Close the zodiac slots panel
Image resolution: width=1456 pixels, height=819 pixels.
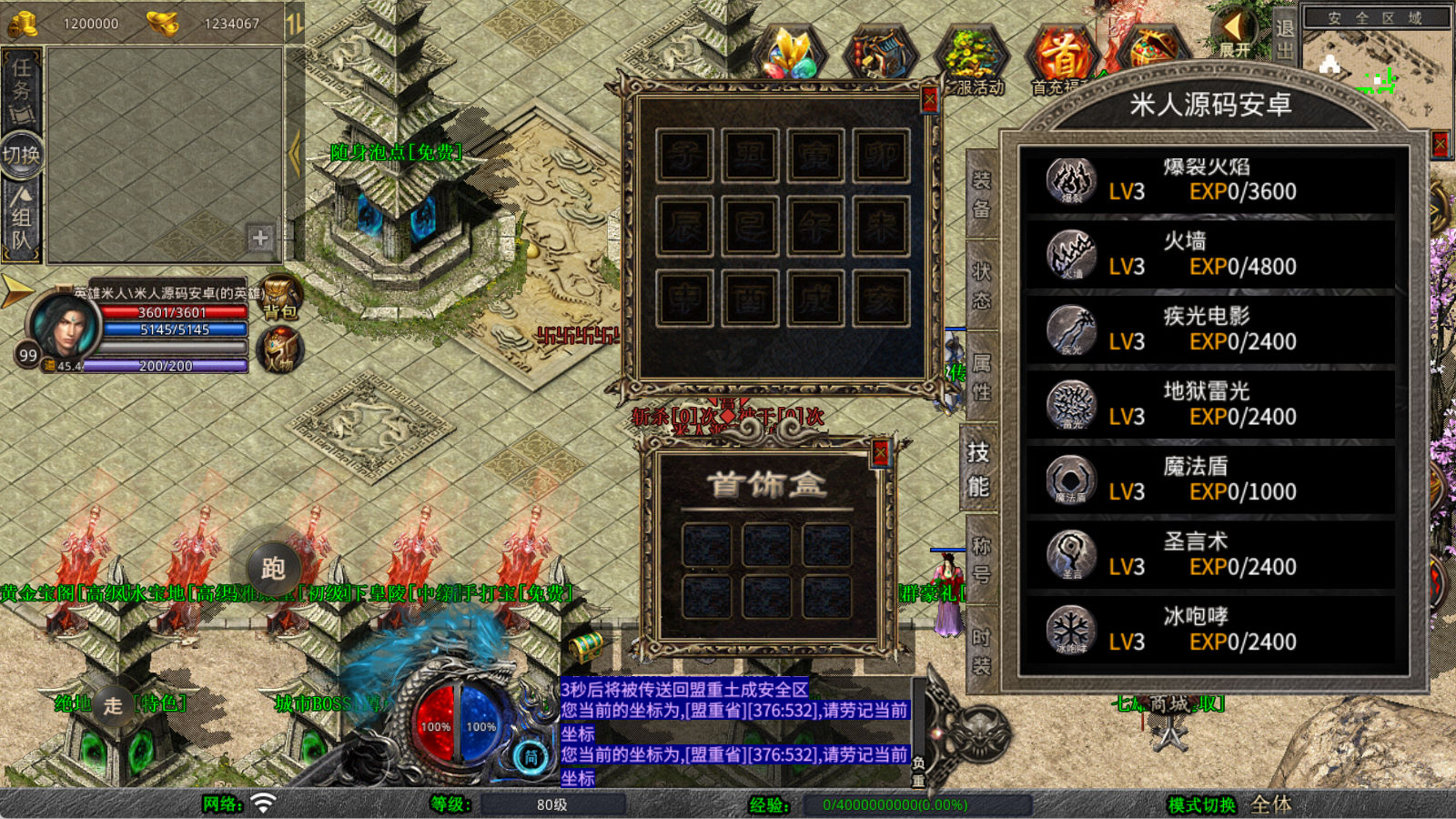point(929,98)
